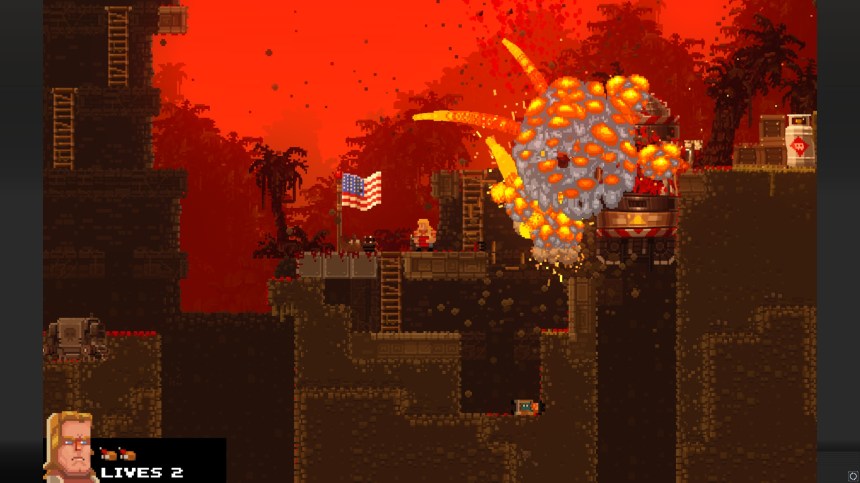The image size is (860, 483).
Task: Select the first special ammo icon
Action: [x=107, y=455]
